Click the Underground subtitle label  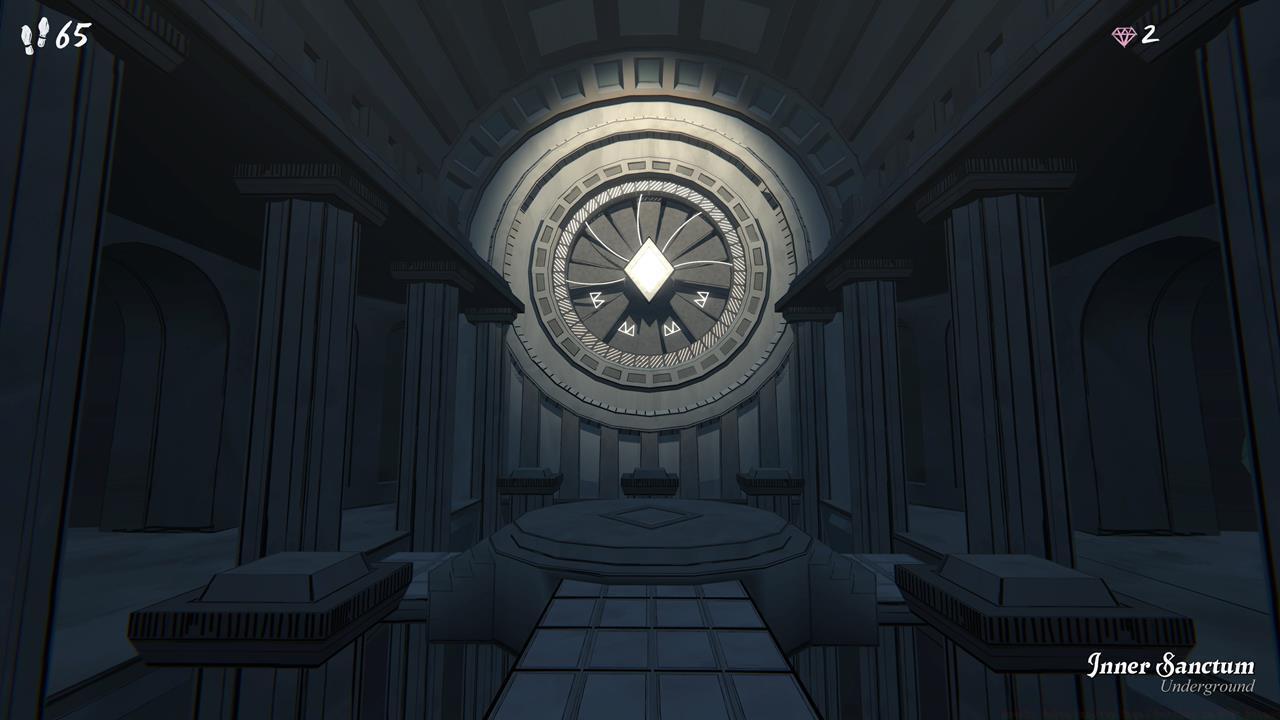click(x=1208, y=688)
